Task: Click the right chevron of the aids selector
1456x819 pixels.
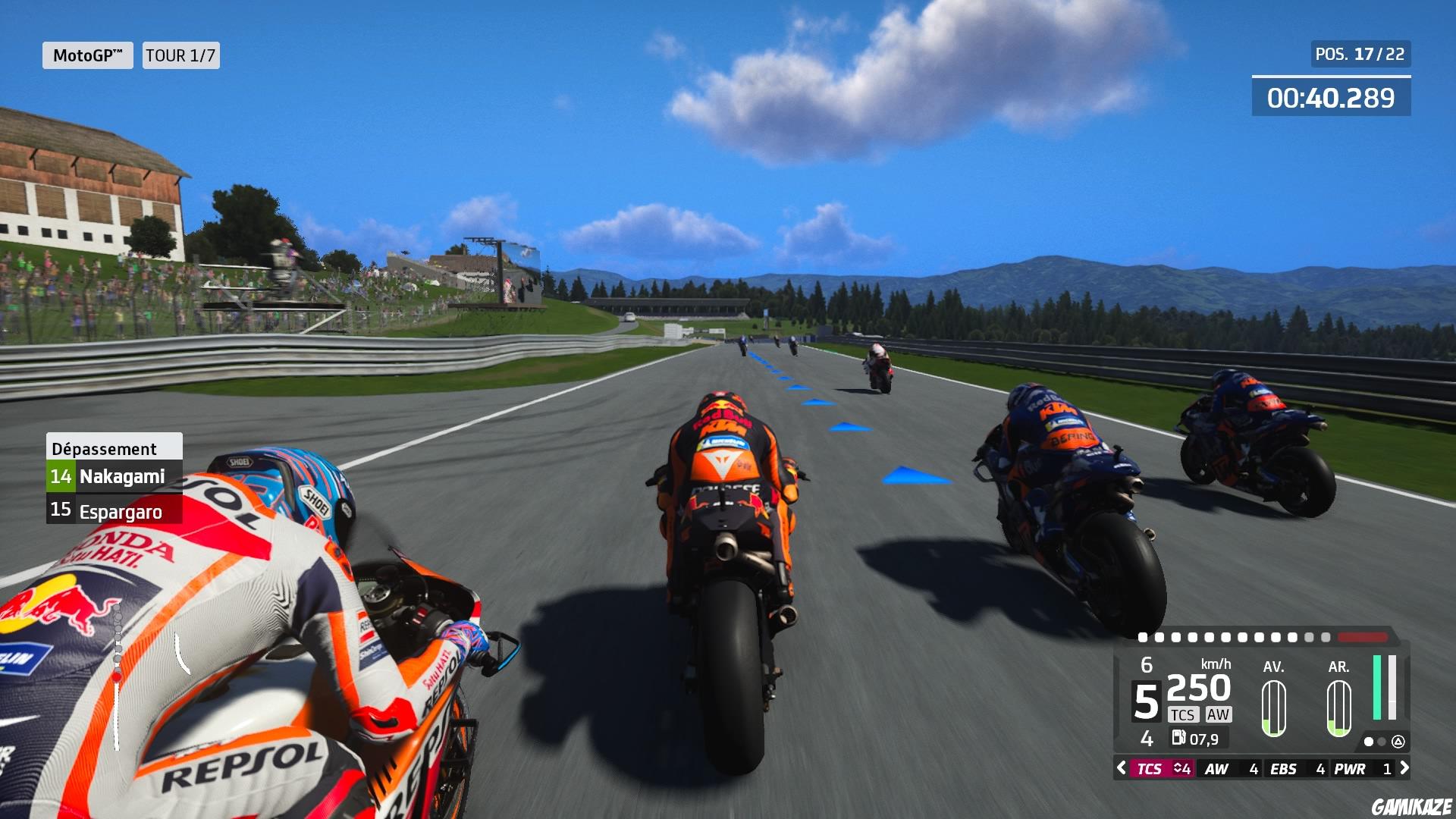Action: click(x=1404, y=768)
